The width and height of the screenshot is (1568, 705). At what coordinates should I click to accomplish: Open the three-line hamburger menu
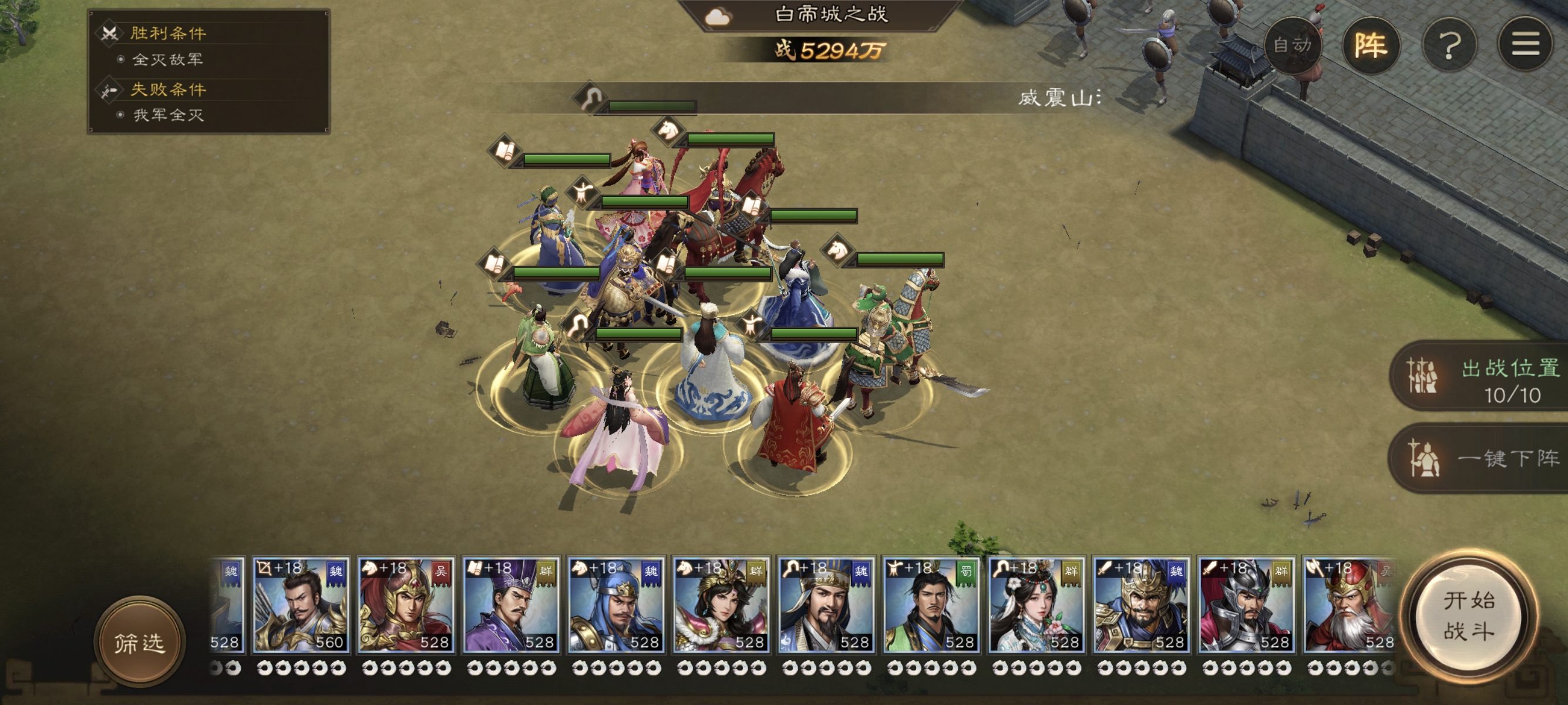click(x=1525, y=45)
